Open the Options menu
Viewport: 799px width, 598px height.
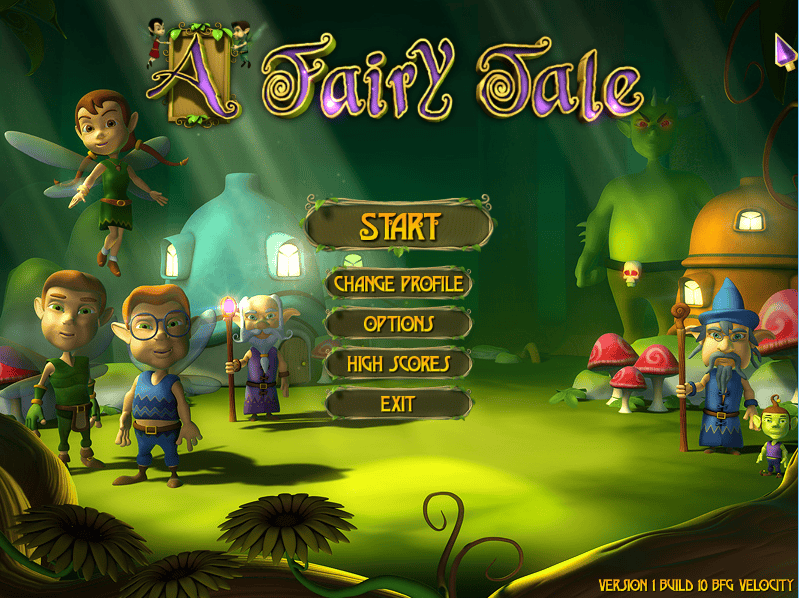[x=398, y=324]
